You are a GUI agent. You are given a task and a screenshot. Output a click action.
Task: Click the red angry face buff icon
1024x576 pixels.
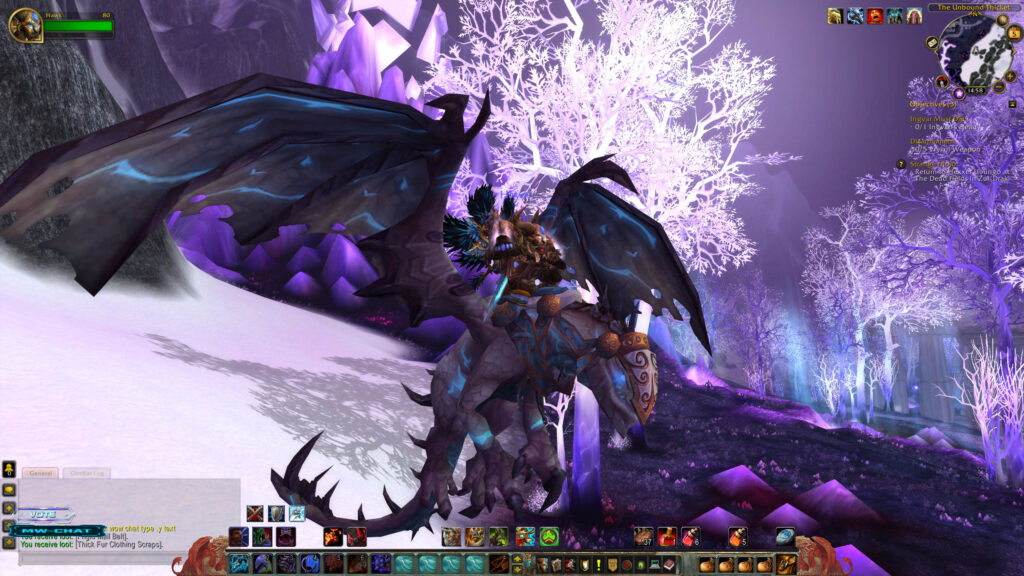point(875,16)
